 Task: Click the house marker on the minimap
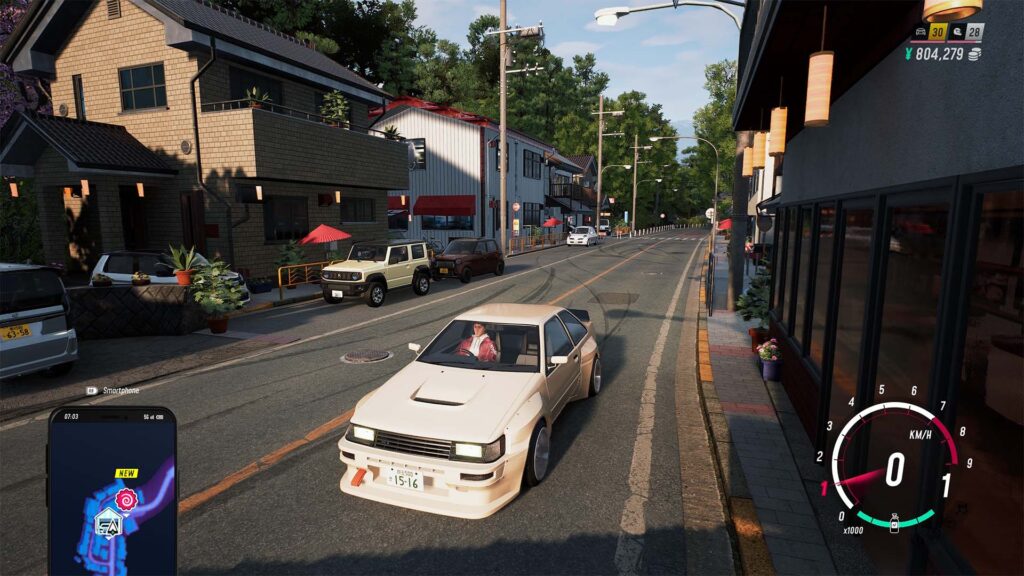108,522
